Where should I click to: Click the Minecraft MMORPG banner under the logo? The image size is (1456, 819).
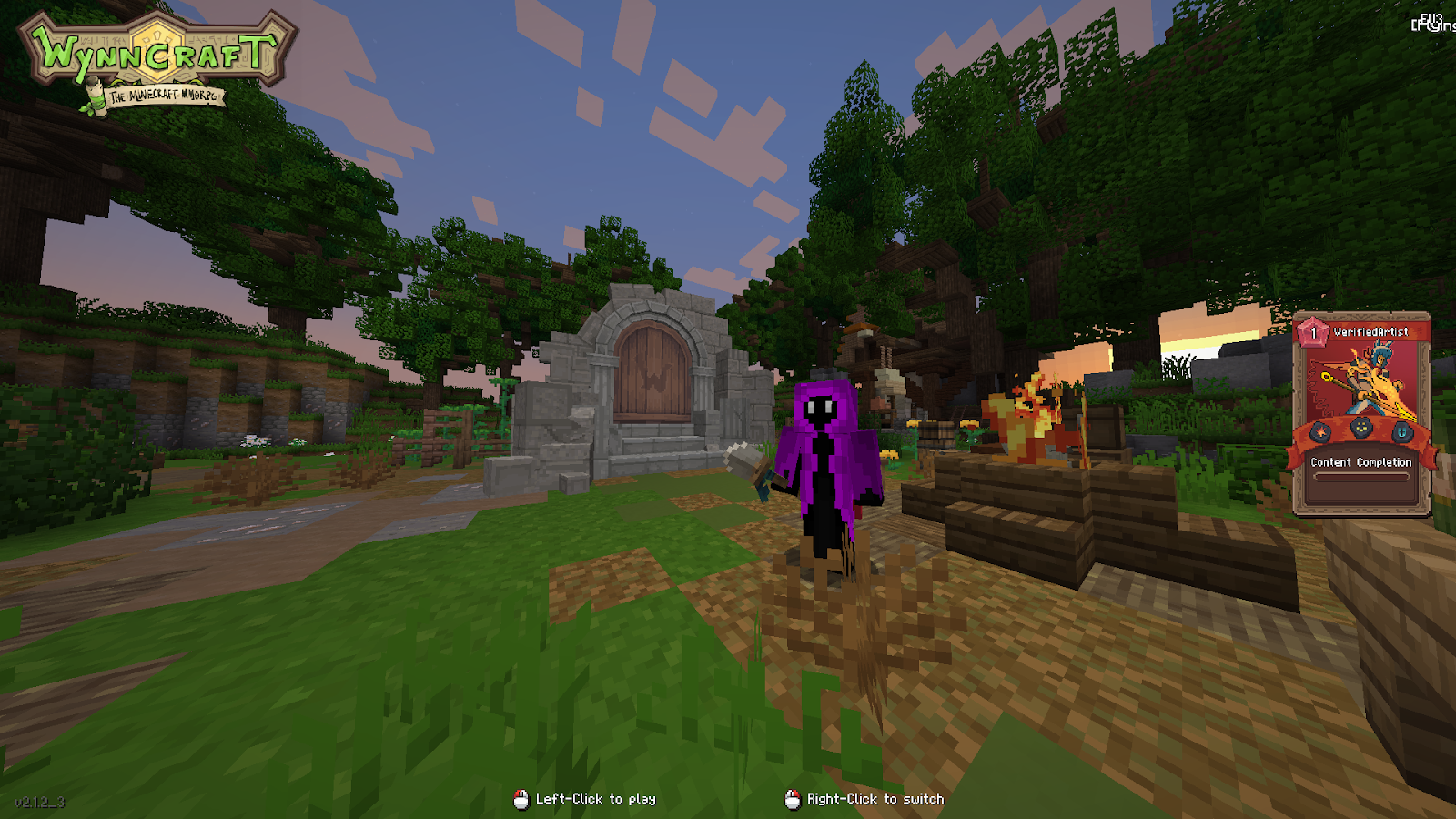click(164, 95)
